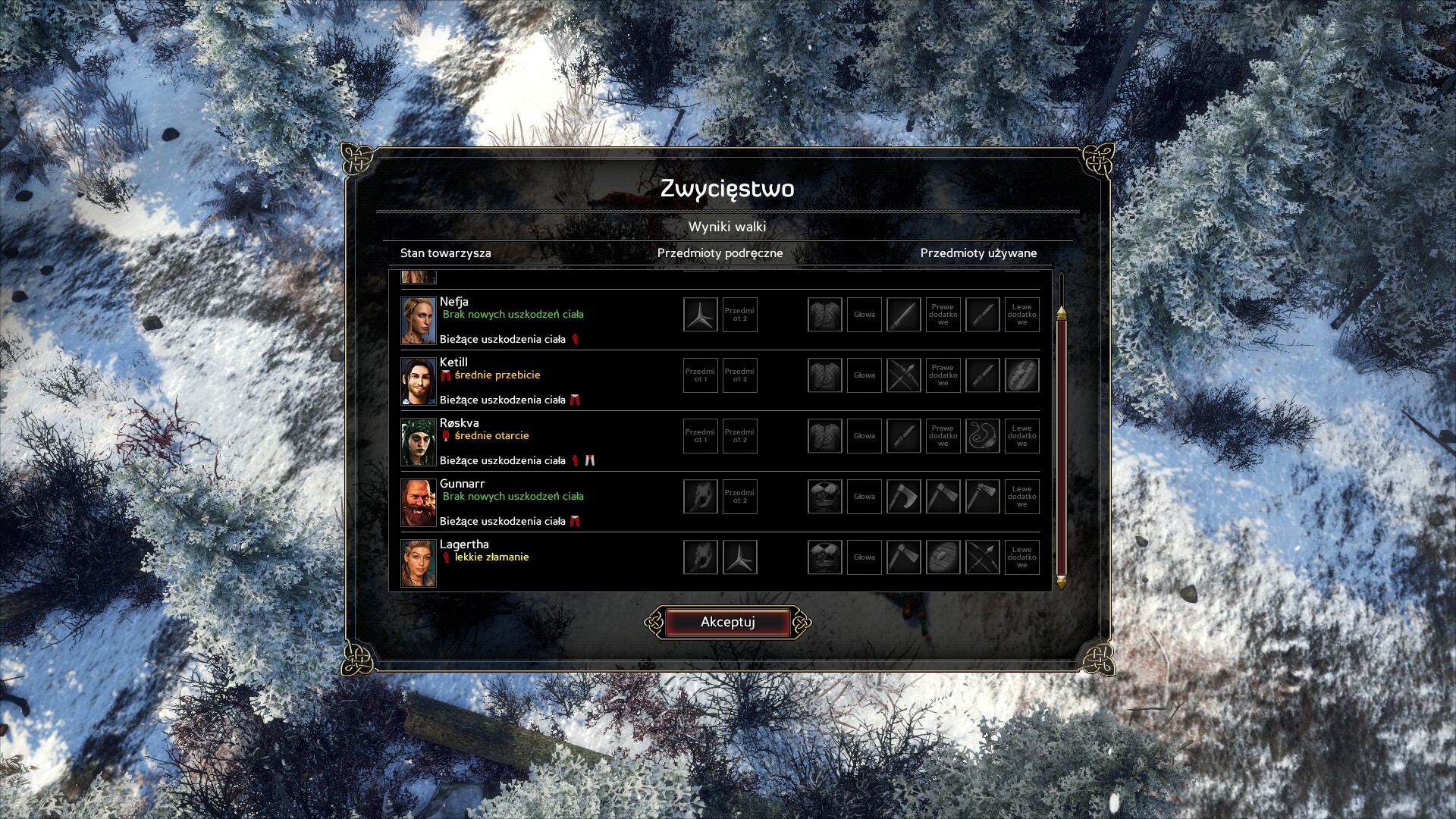The height and width of the screenshot is (819, 1456).
Task: Select Gunnarr's torch quick item slot
Action: click(x=700, y=497)
